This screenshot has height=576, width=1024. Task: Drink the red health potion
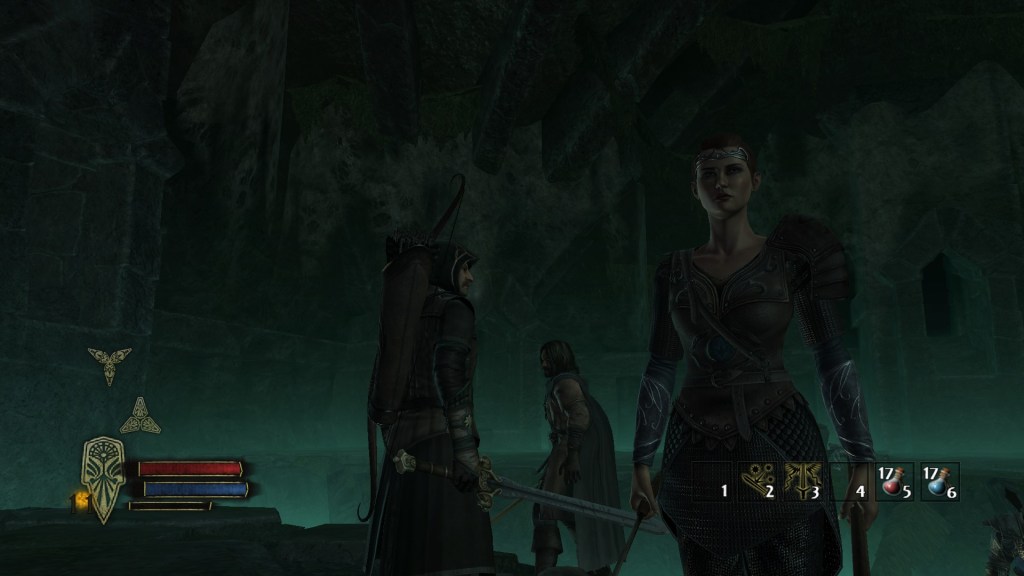coord(891,481)
